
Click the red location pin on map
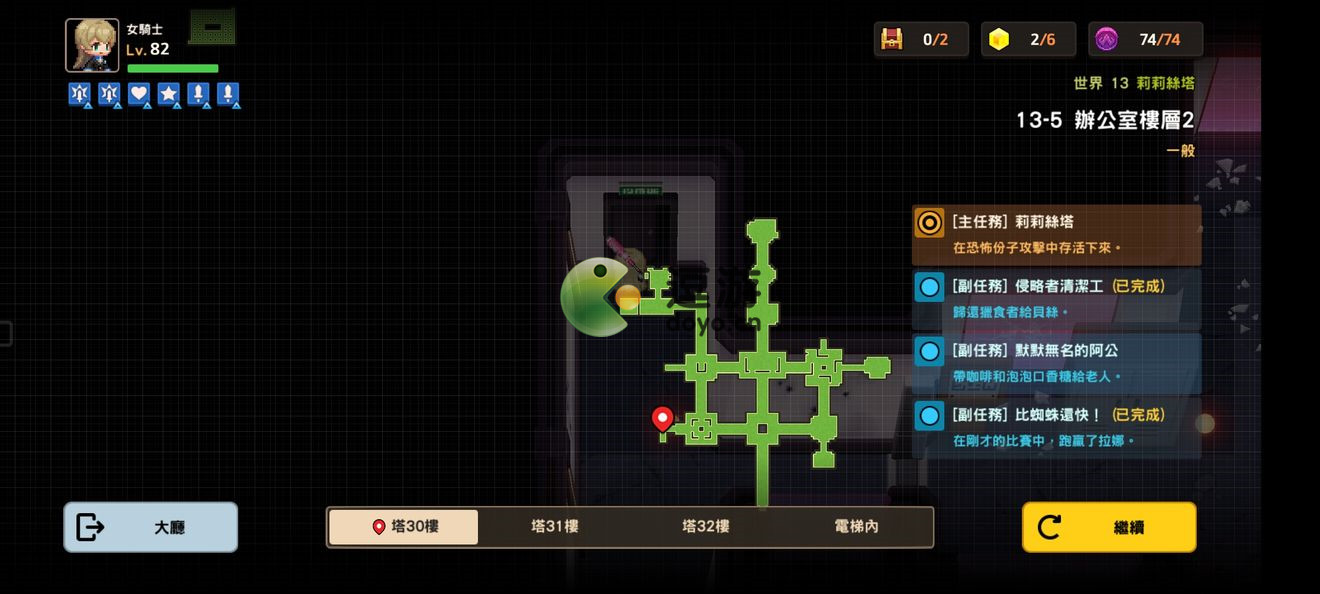pyautogui.click(x=662, y=418)
